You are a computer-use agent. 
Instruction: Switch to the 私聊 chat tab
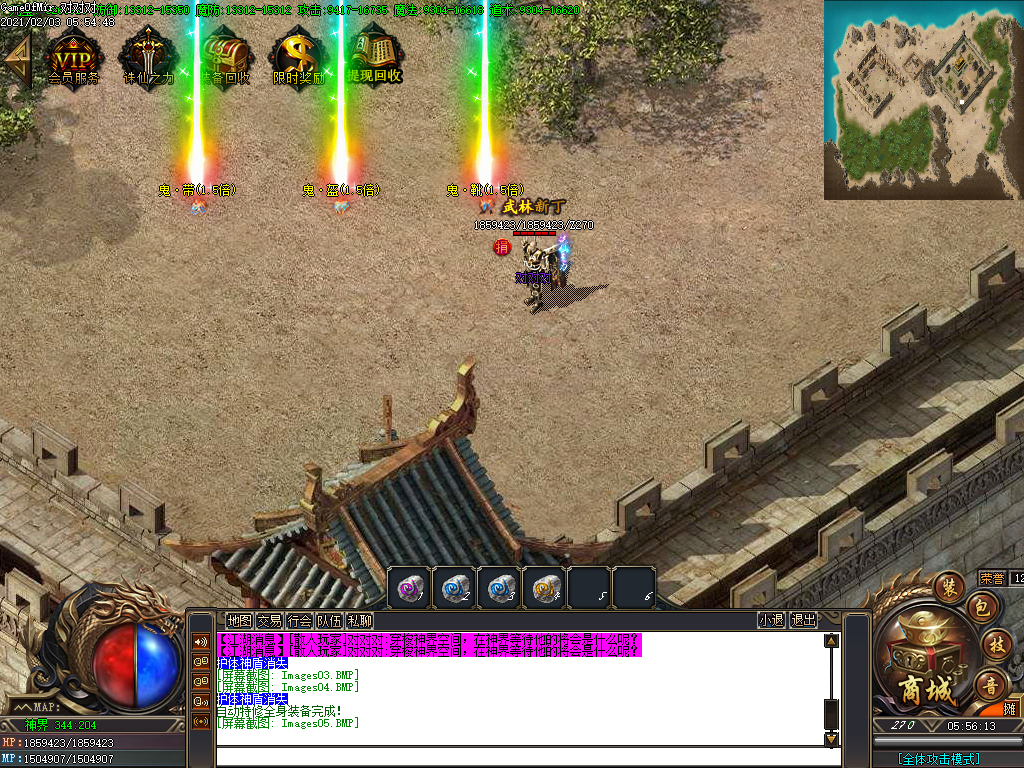[359, 620]
